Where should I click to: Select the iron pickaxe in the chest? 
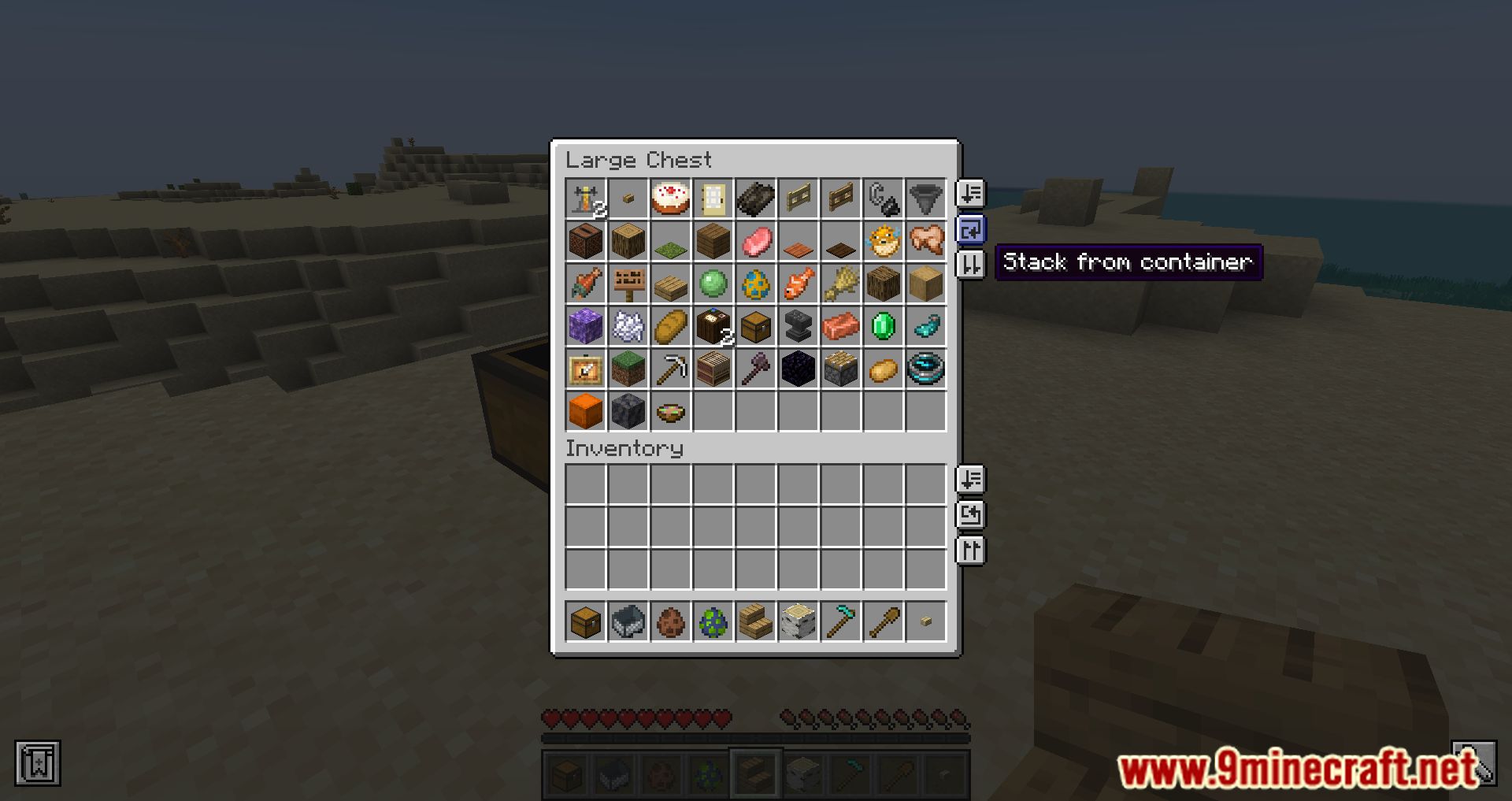point(670,369)
